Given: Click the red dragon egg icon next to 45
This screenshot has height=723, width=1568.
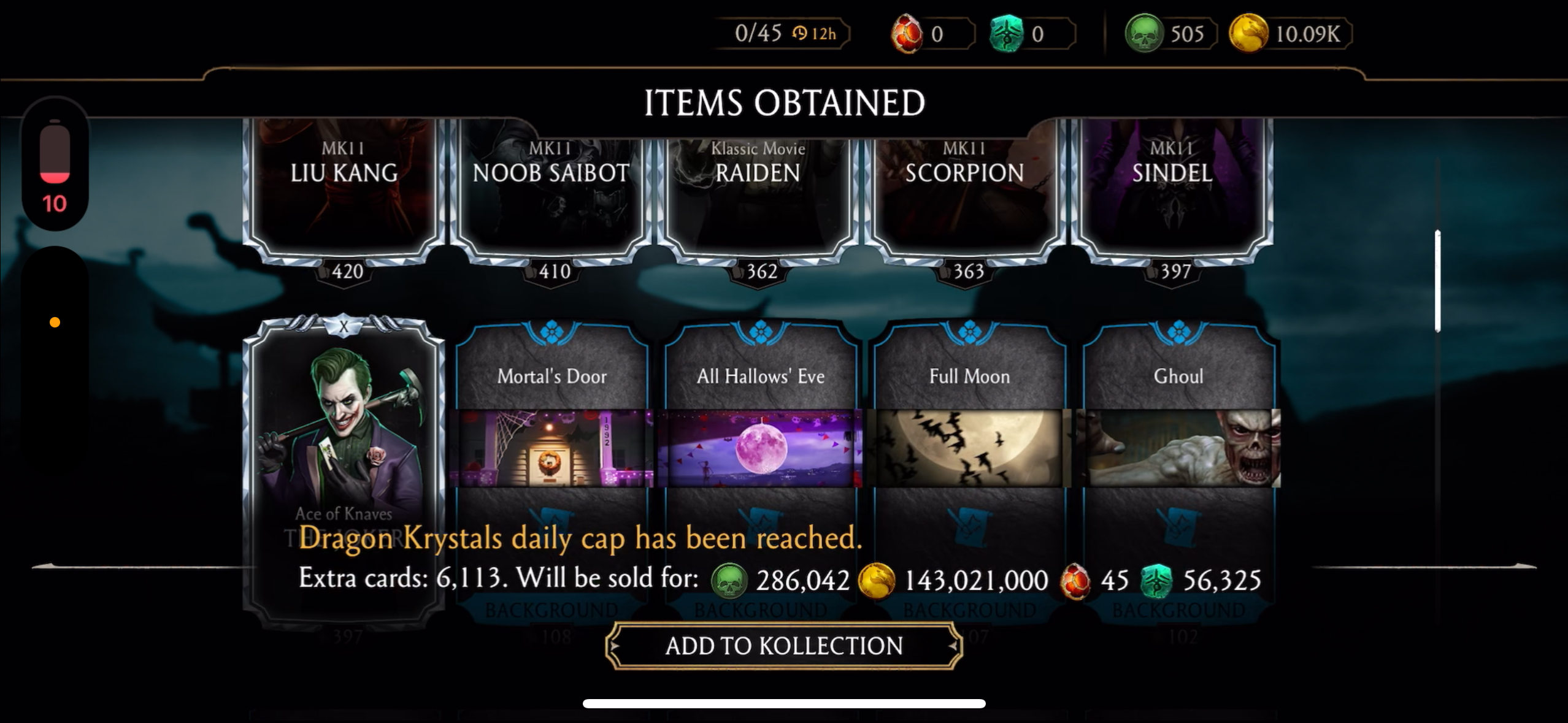Looking at the screenshot, I should pyautogui.click(x=1075, y=579).
